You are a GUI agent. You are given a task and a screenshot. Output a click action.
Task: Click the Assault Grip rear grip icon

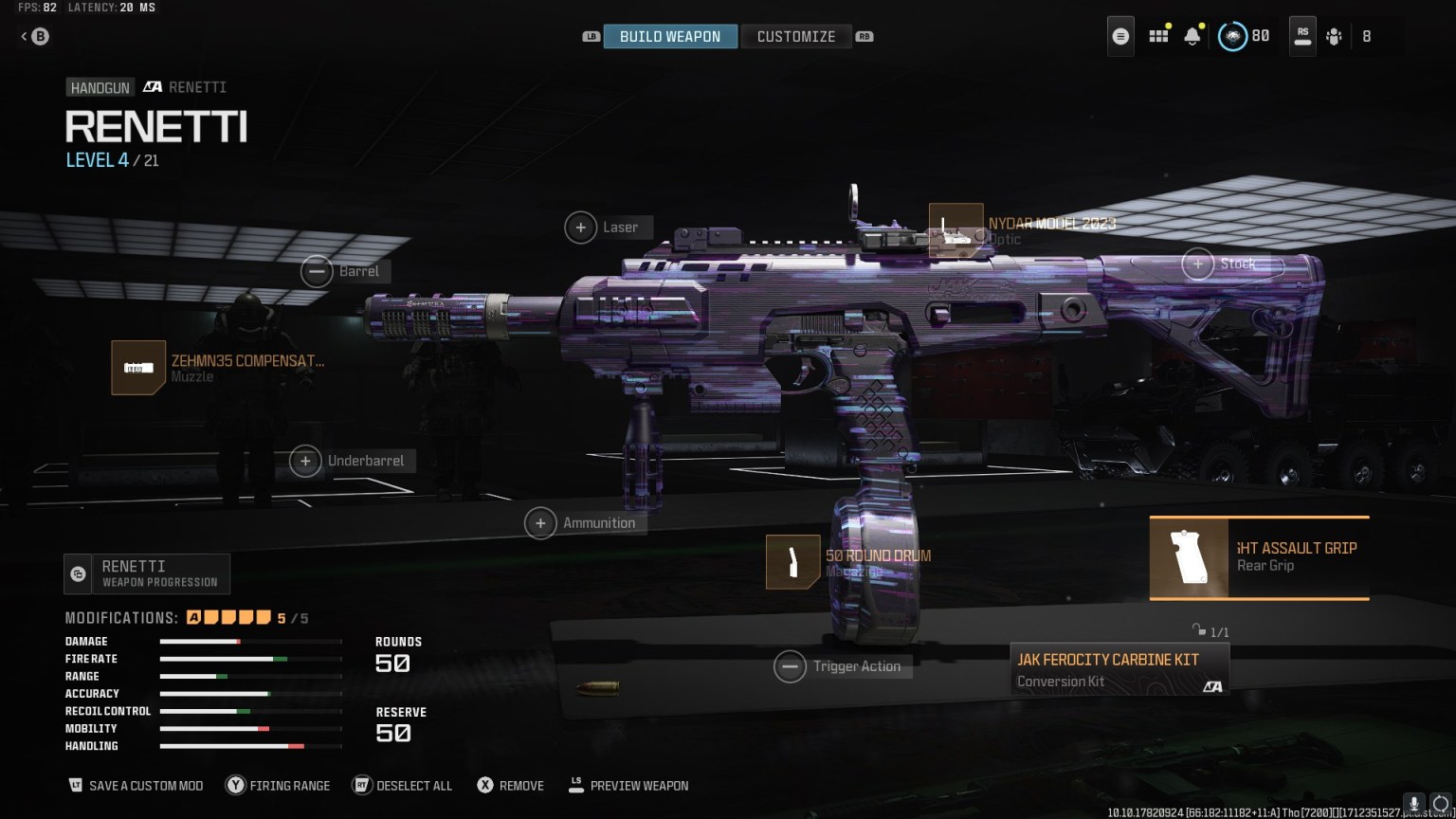click(x=1189, y=558)
